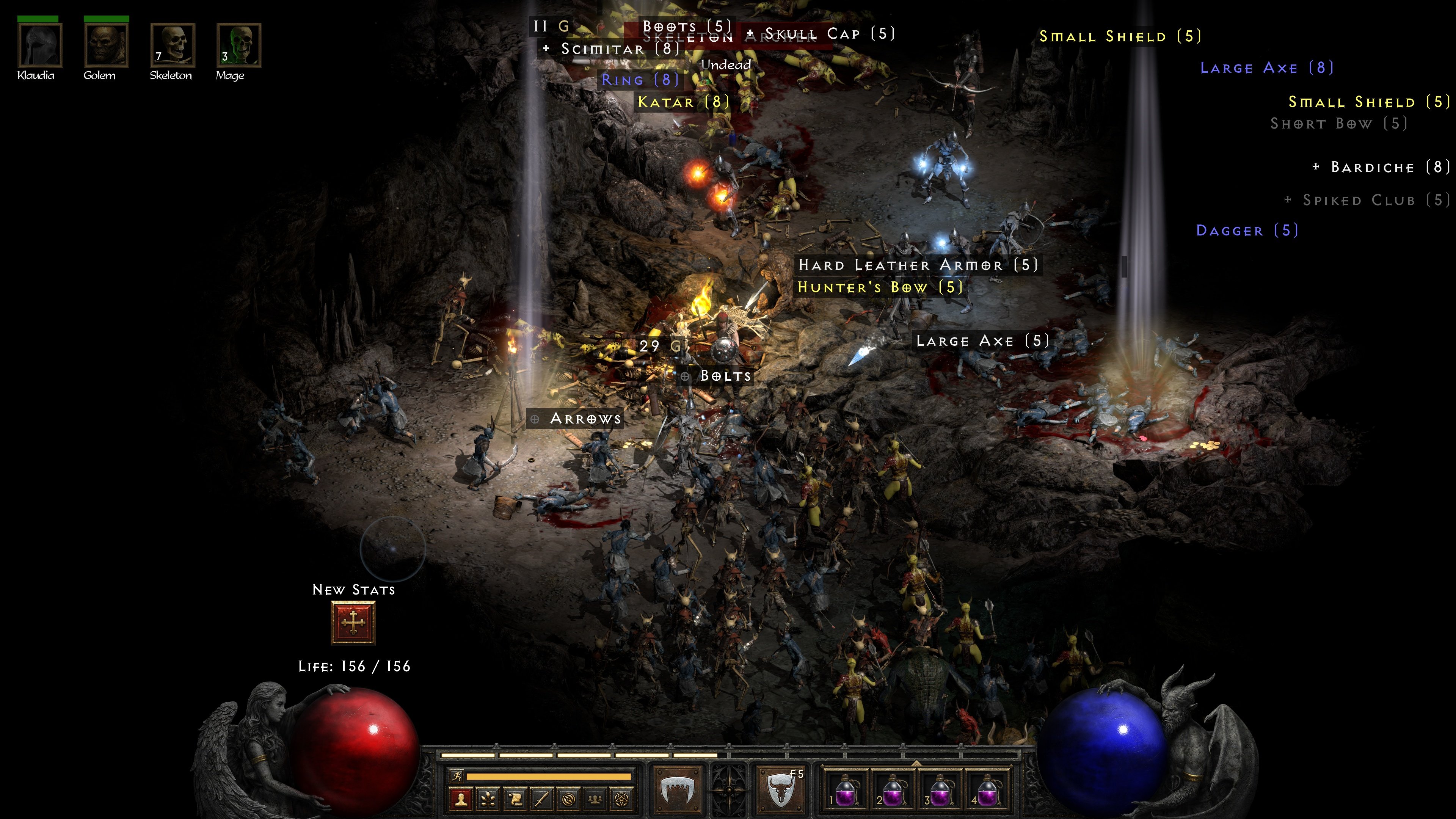This screenshot has width=1456, height=819.
Task: Open the Inventory using the sword icon
Action: coord(542,800)
